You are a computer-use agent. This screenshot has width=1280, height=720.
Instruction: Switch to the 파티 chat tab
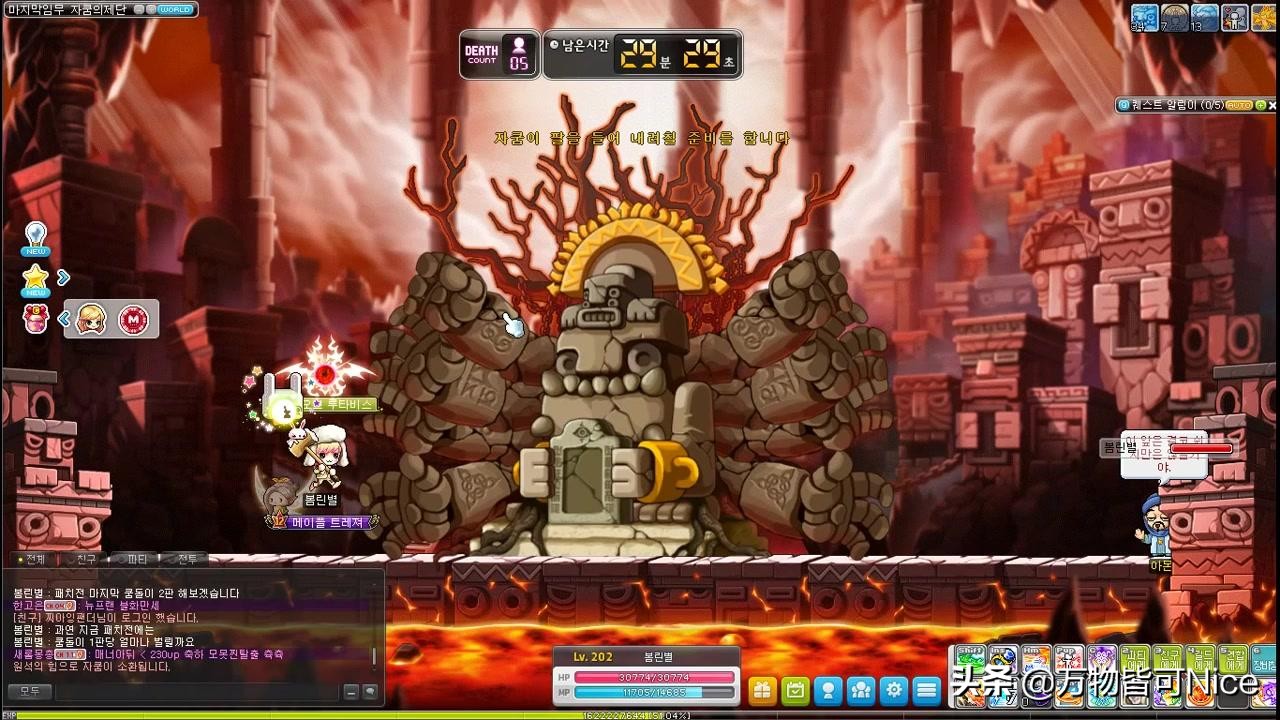[x=135, y=559]
